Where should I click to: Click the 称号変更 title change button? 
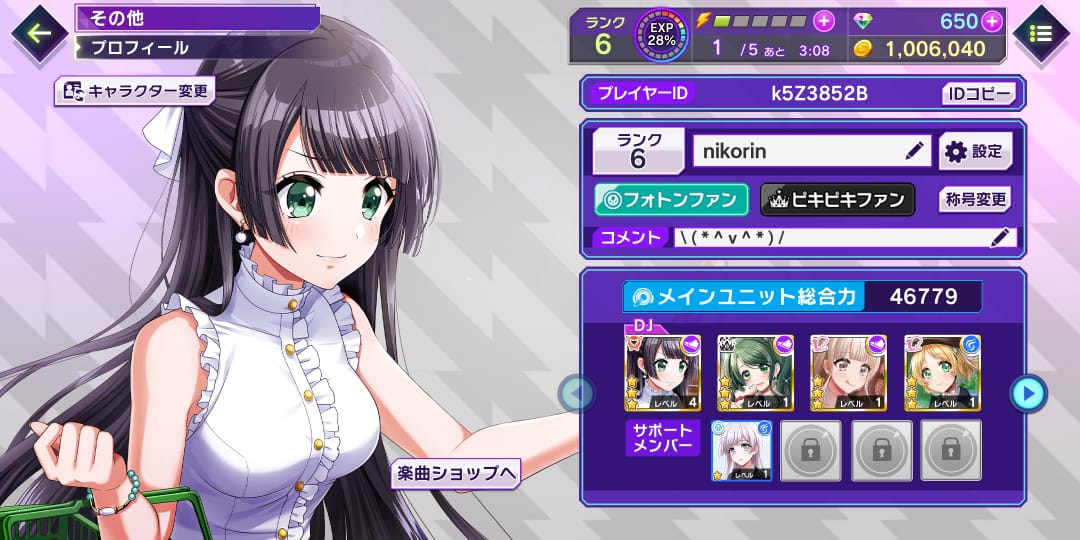tap(975, 200)
